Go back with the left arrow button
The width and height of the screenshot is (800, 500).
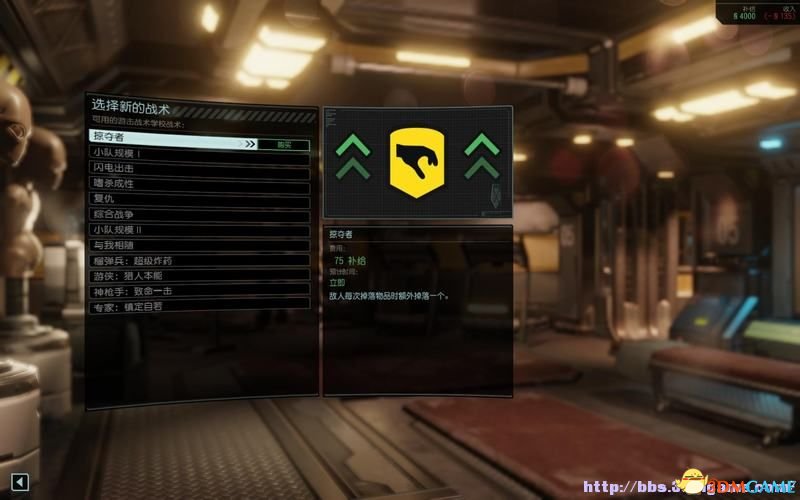pyautogui.click(x=20, y=482)
